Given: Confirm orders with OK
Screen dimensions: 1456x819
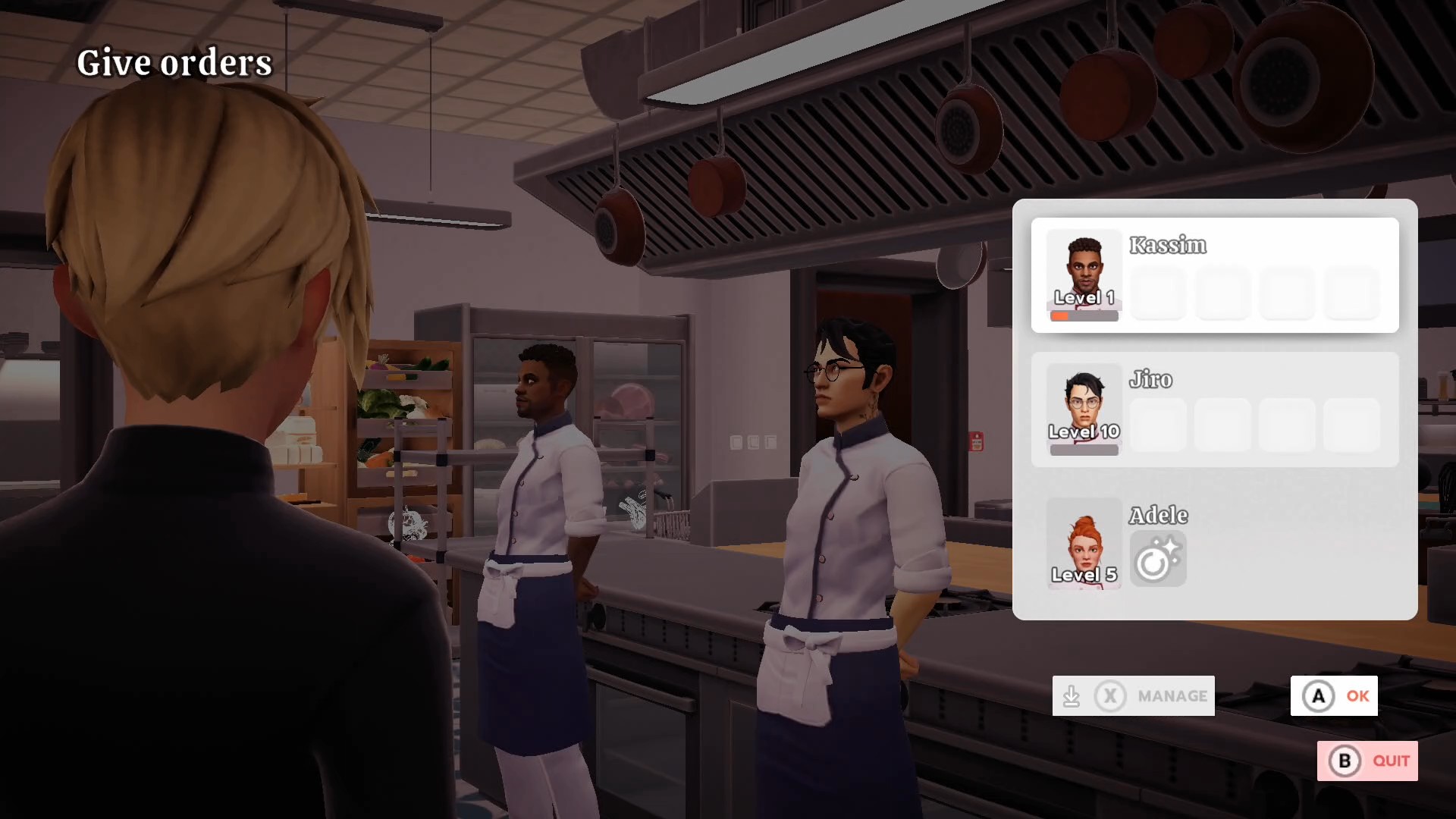Looking at the screenshot, I should pyautogui.click(x=1334, y=695).
